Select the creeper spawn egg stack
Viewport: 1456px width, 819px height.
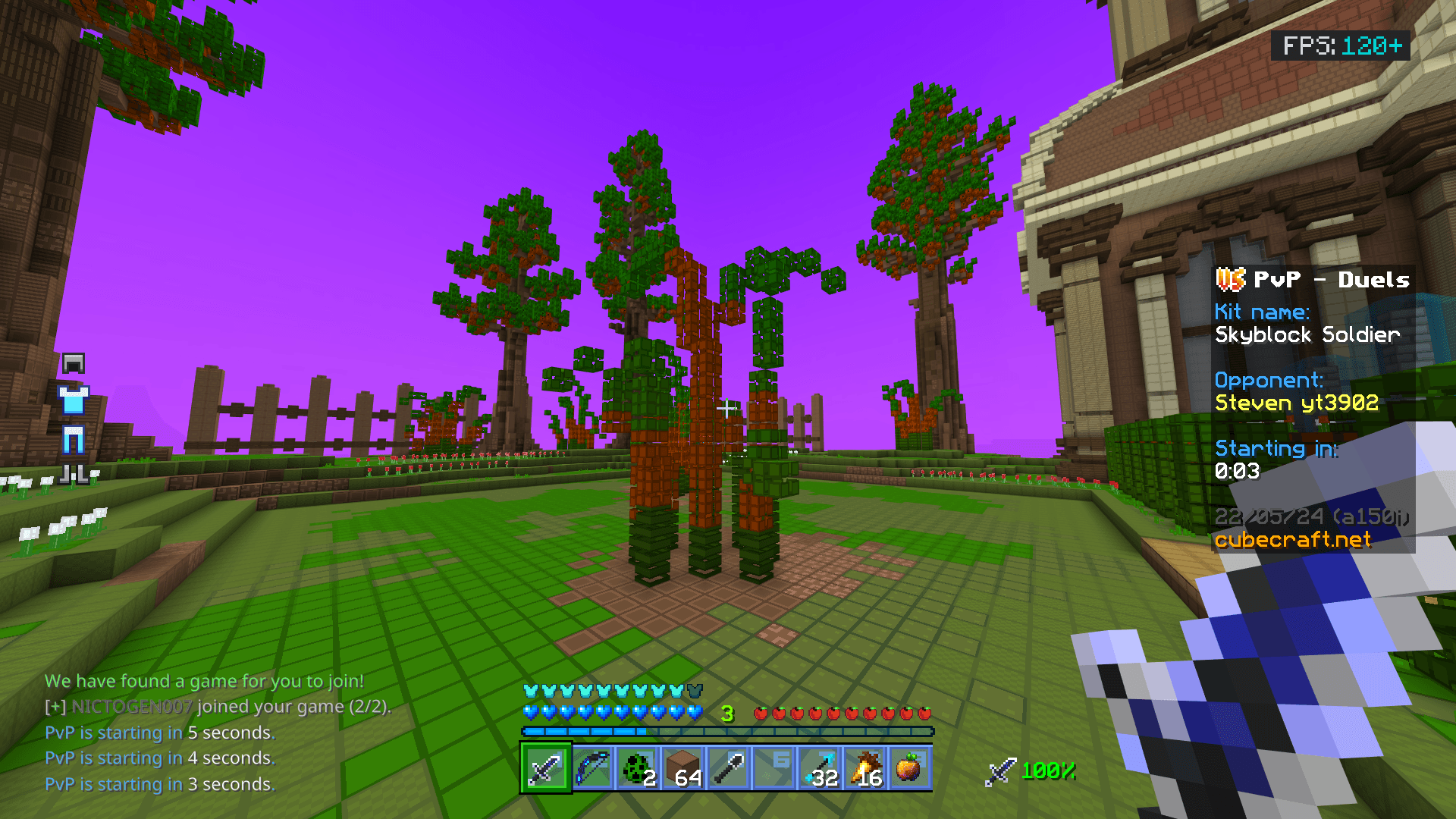[x=639, y=768]
